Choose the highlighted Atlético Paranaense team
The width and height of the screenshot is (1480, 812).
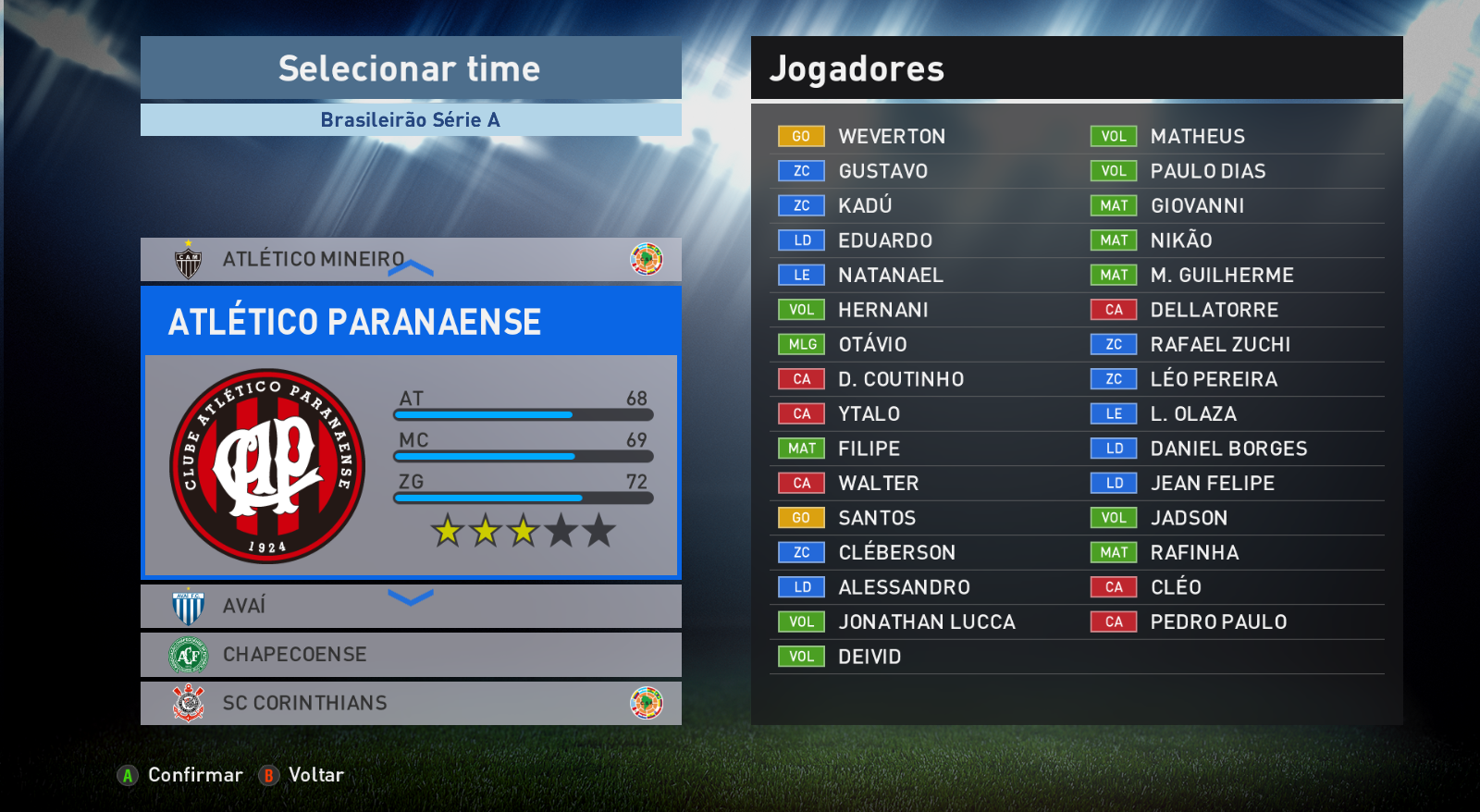(410, 431)
